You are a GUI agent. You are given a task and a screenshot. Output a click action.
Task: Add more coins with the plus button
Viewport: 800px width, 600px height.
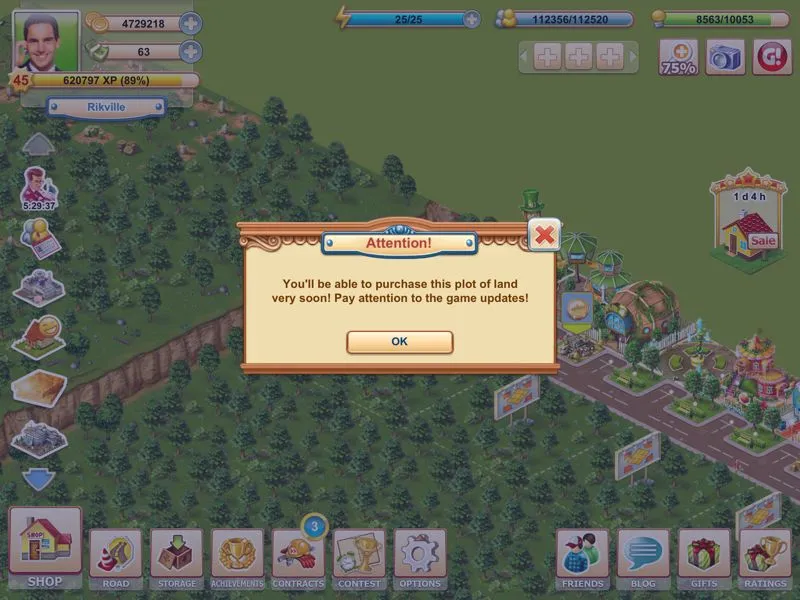190,23
